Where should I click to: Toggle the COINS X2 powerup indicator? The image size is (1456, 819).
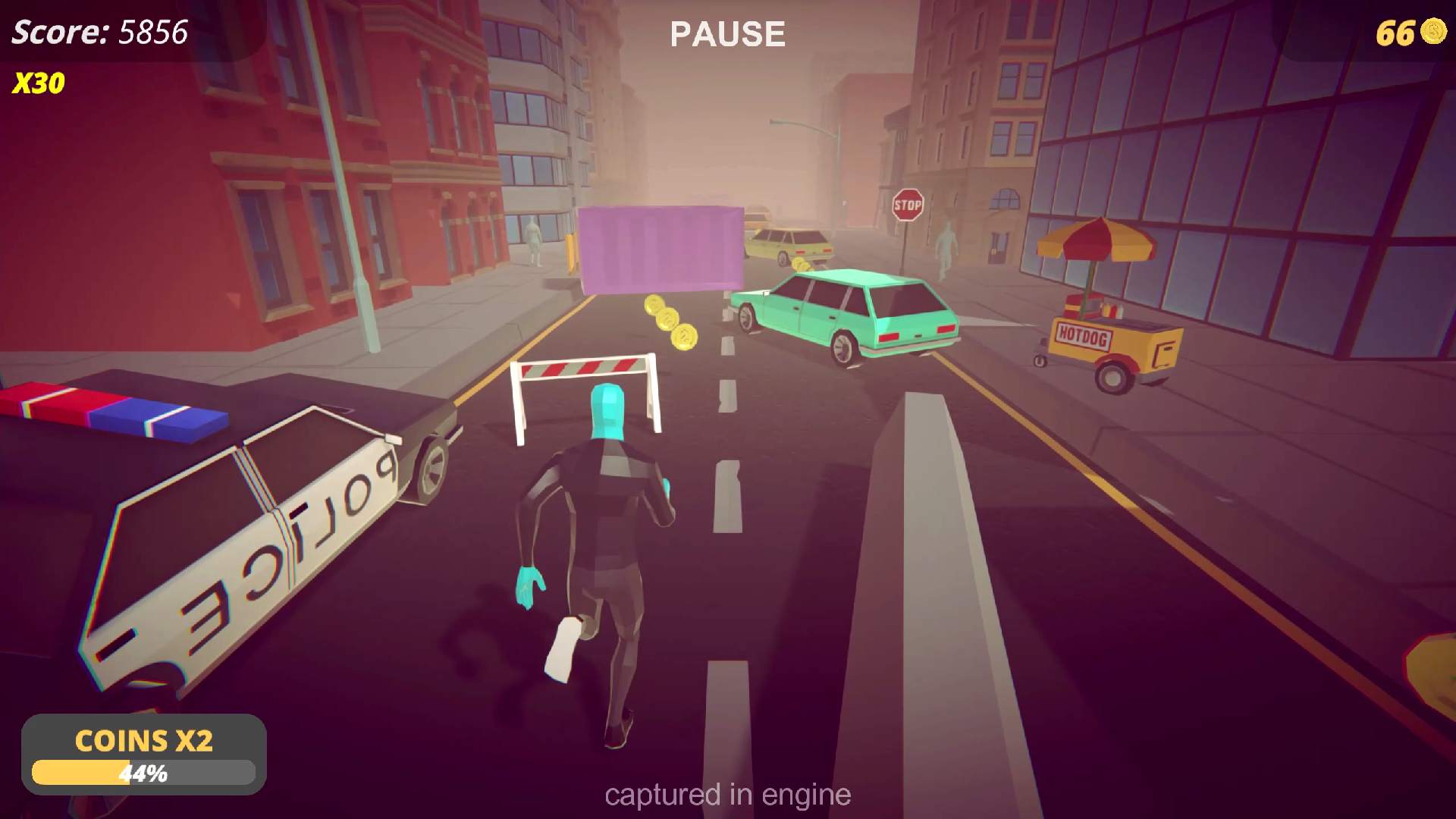coord(144,741)
